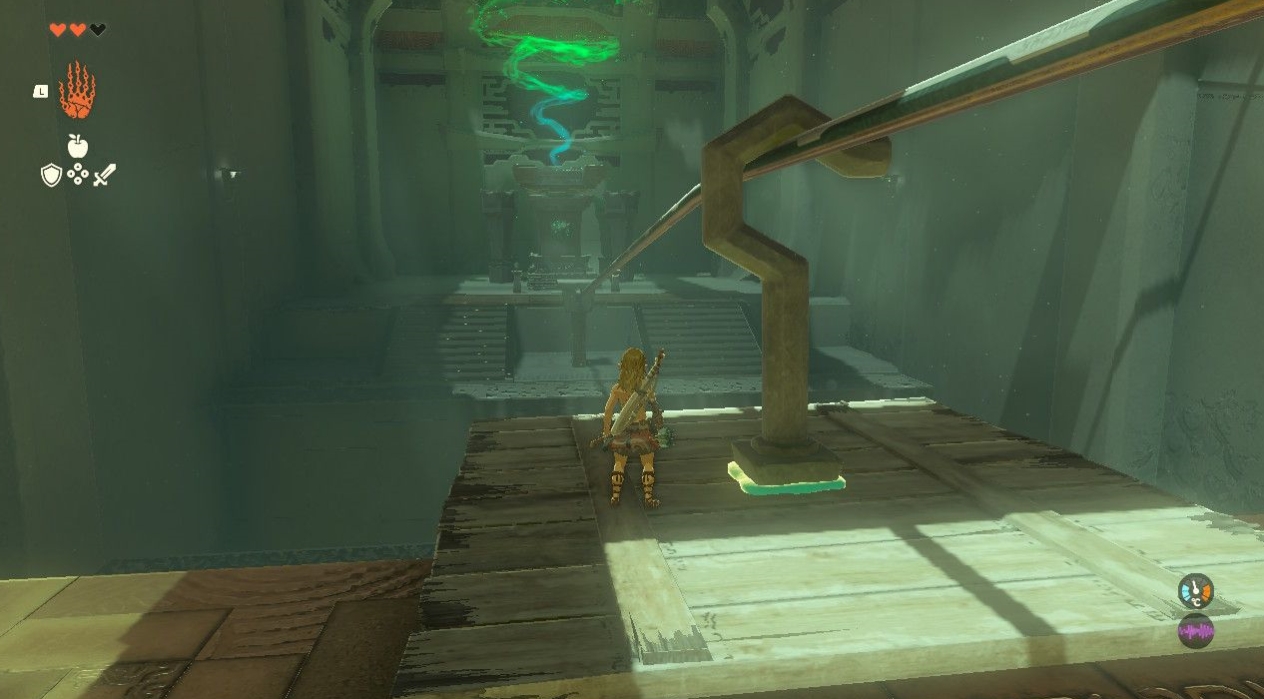Select the apple quick-item icon
The width and height of the screenshot is (1264, 699).
point(77,146)
